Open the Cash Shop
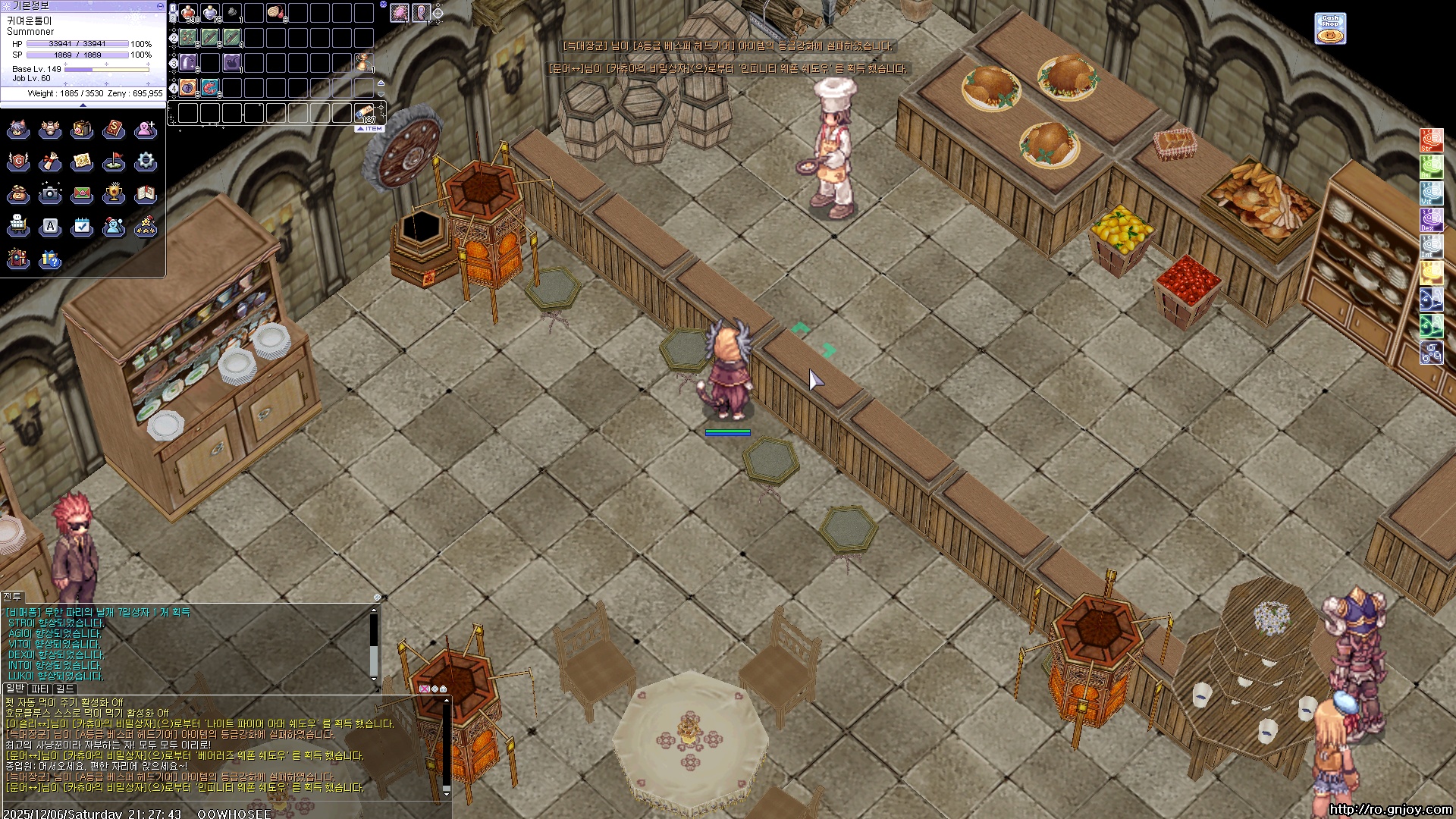 coord(1330,28)
